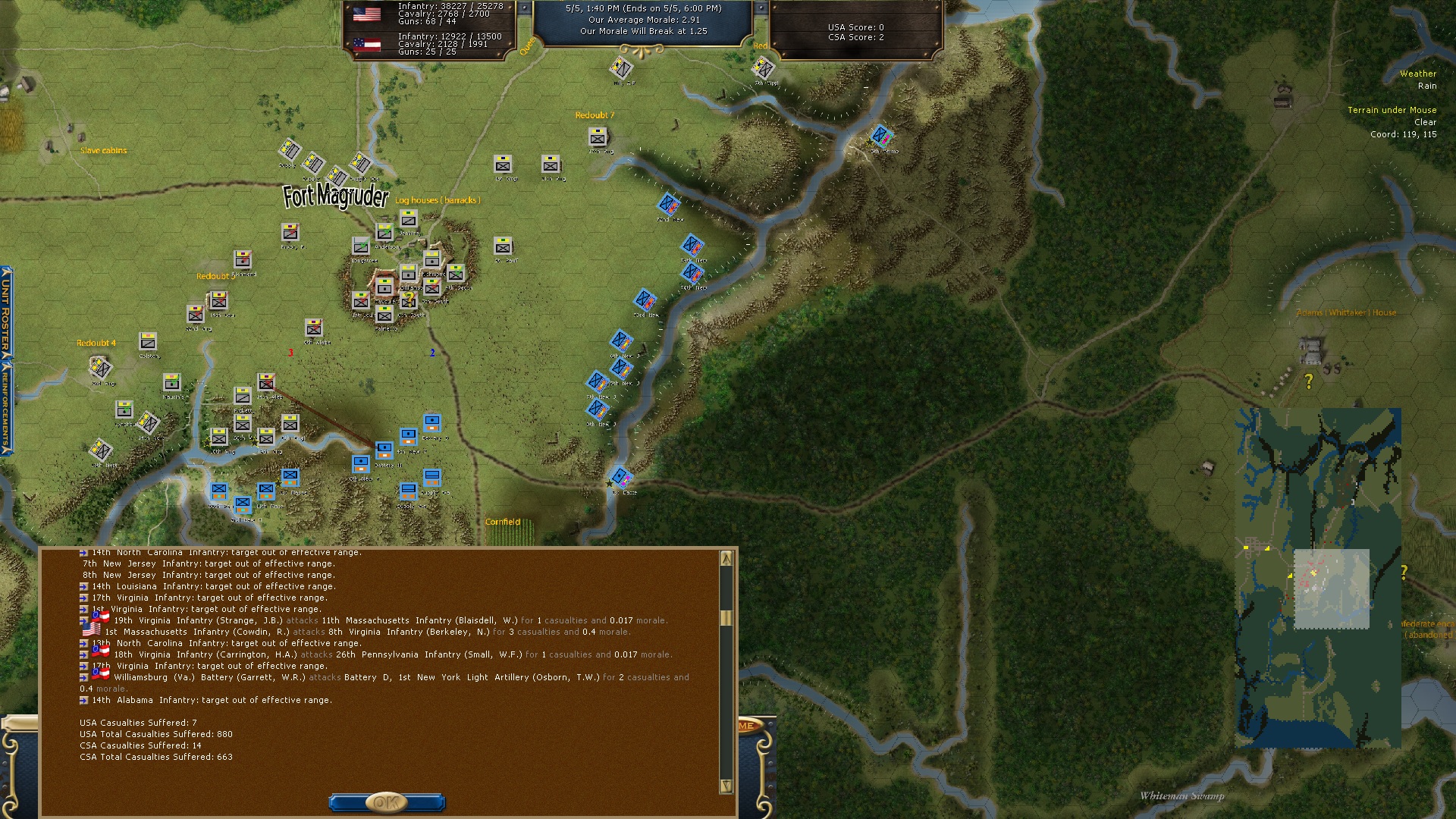Click the combat log scroll-down arrow
1456x819 pixels.
point(726,786)
